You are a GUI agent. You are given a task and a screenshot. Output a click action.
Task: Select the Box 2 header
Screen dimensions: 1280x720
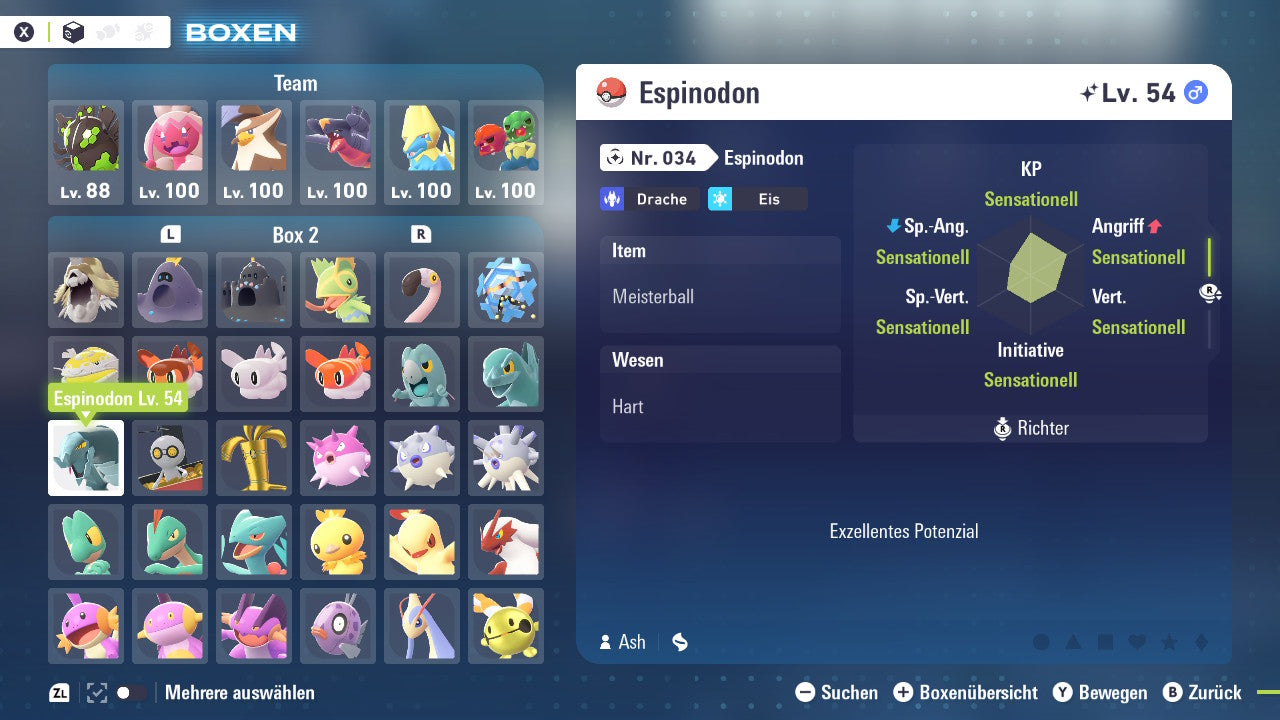click(294, 235)
